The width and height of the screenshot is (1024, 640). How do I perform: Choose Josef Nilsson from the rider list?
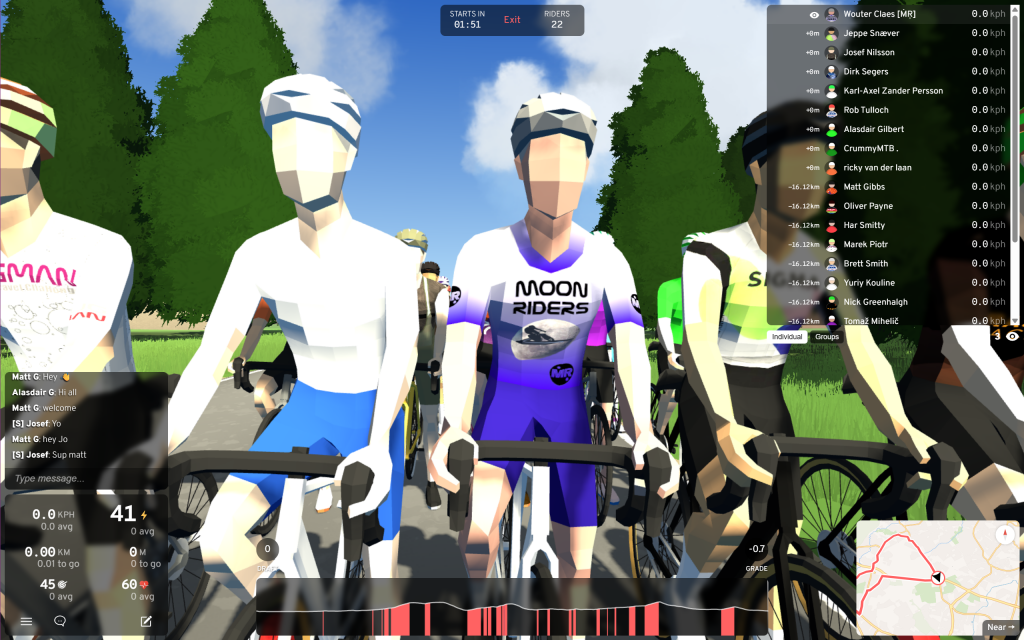click(x=869, y=52)
